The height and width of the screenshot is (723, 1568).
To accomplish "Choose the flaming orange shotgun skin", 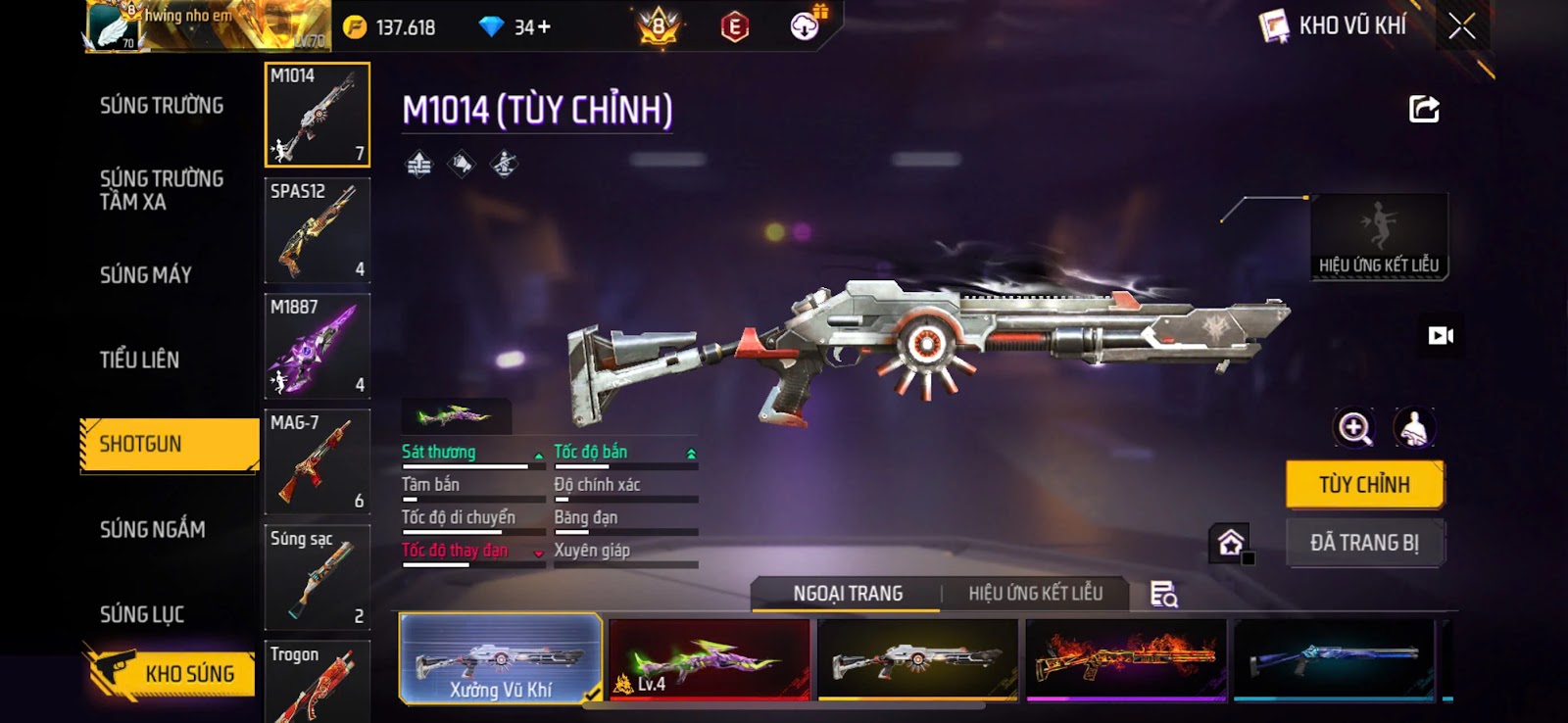I will pyautogui.click(x=1126, y=658).
